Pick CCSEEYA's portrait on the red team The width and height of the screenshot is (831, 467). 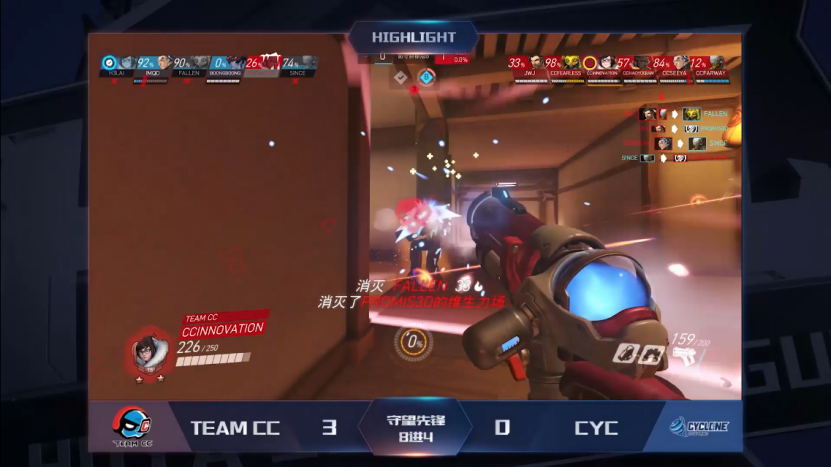tap(680, 63)
